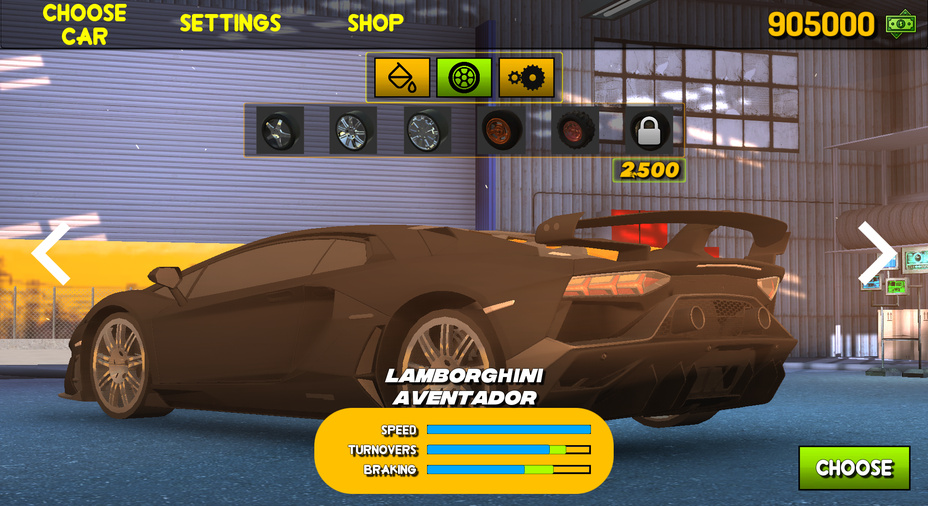Buy the locked wheel for 2500
The height and width of the screenshot is (506, 928).
(x=649, y=170)
